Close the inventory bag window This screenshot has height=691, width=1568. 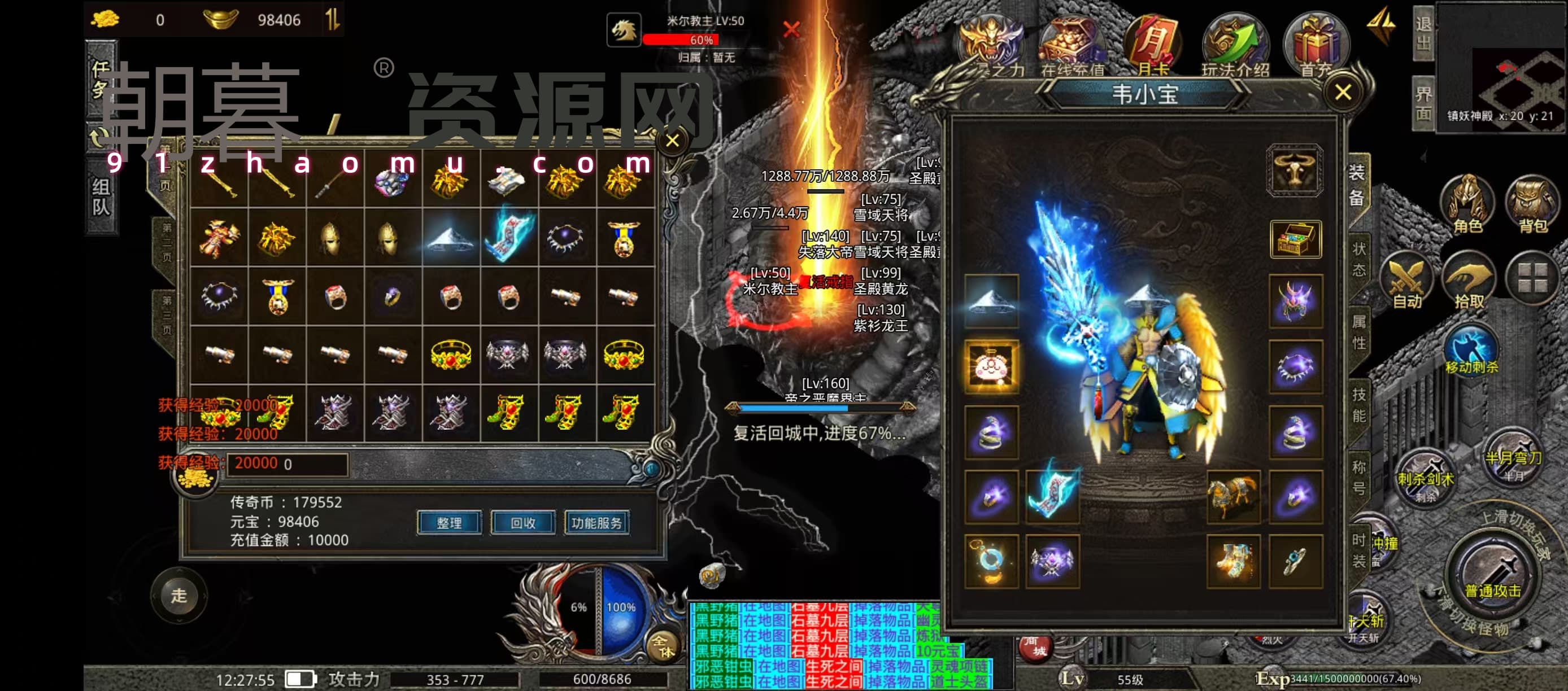673,141
